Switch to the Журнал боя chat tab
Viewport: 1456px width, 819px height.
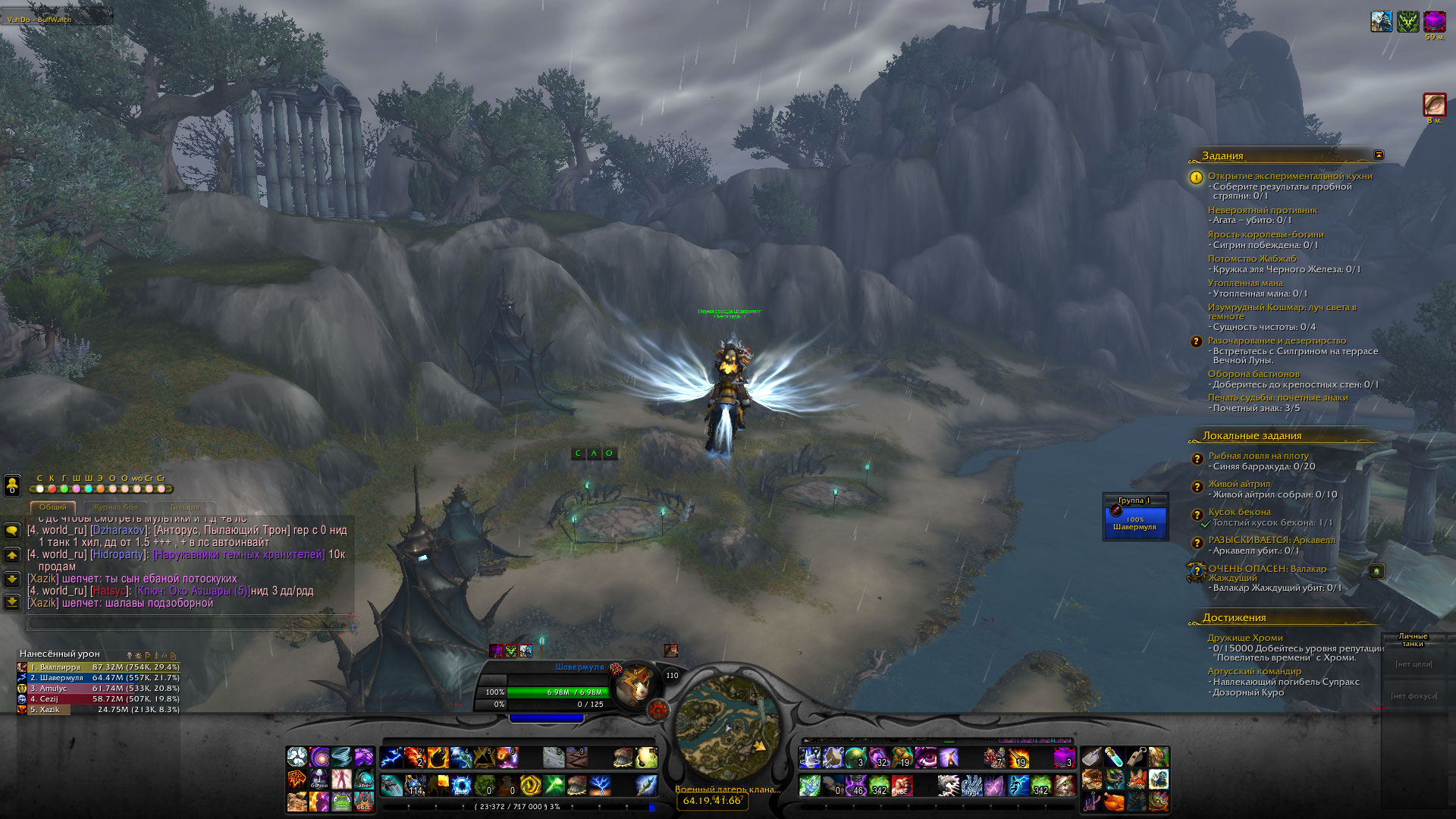point(115,507)
